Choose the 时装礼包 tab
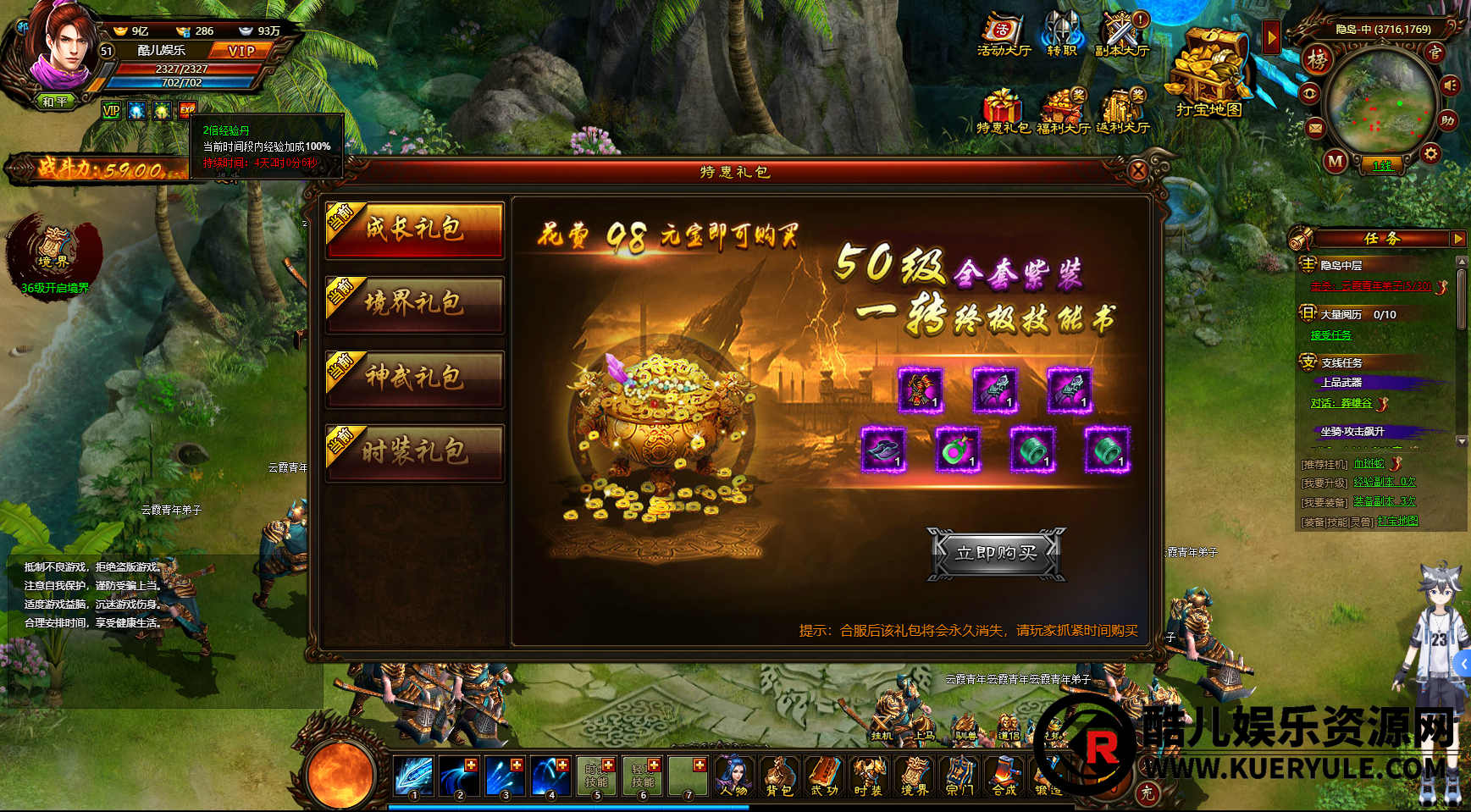The height and width of the screenshot is (812, 1471). click(x=415, y=452)
